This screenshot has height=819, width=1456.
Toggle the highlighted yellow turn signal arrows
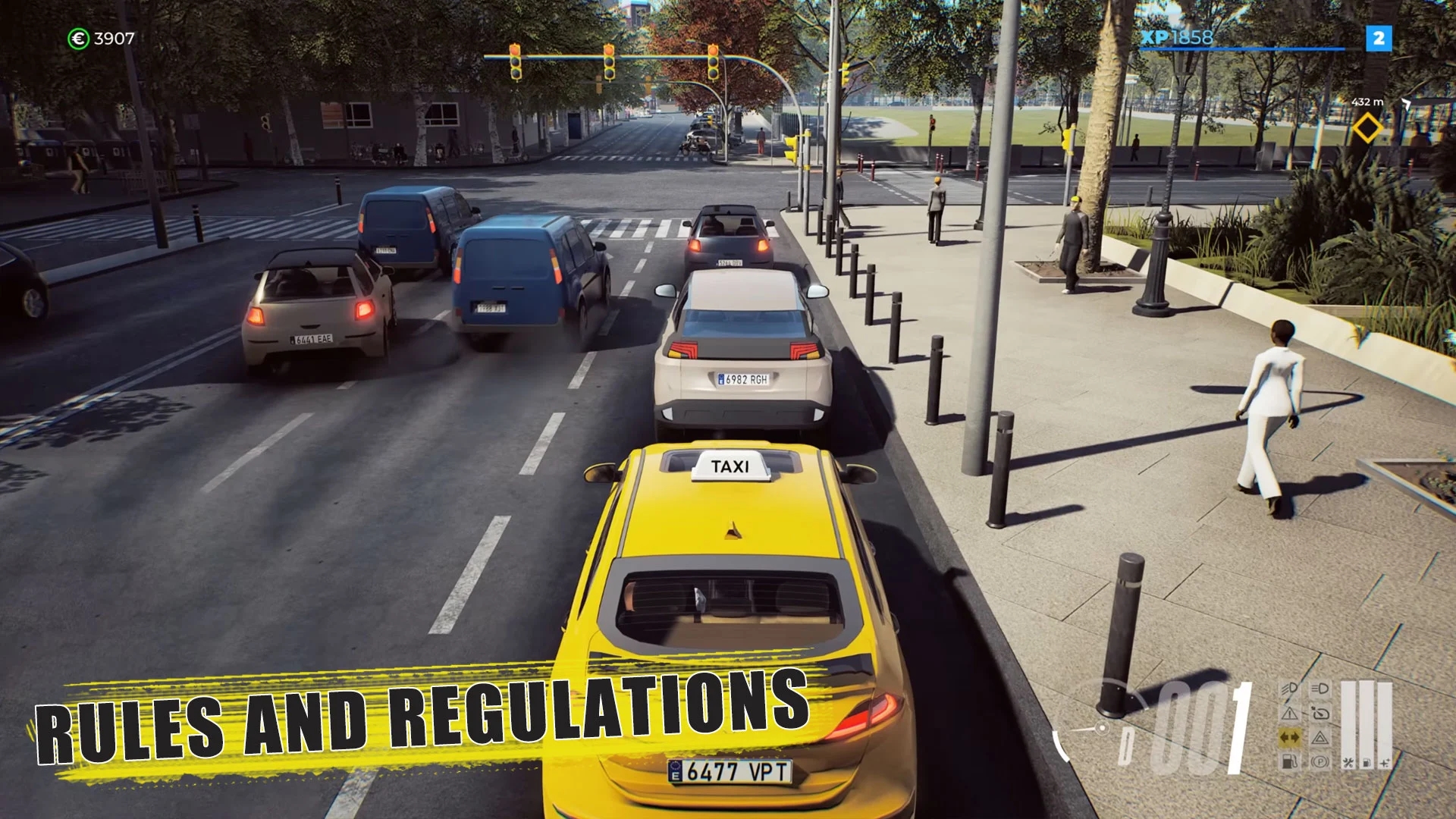click(x=1289, y=737)
